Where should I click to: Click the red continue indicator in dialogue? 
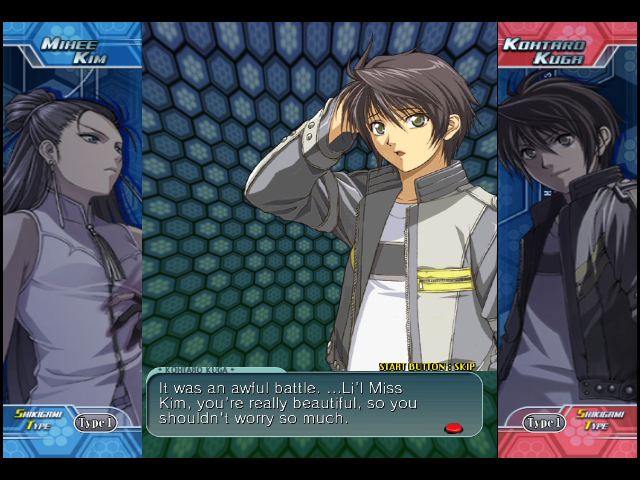click(x=453, y=428)
